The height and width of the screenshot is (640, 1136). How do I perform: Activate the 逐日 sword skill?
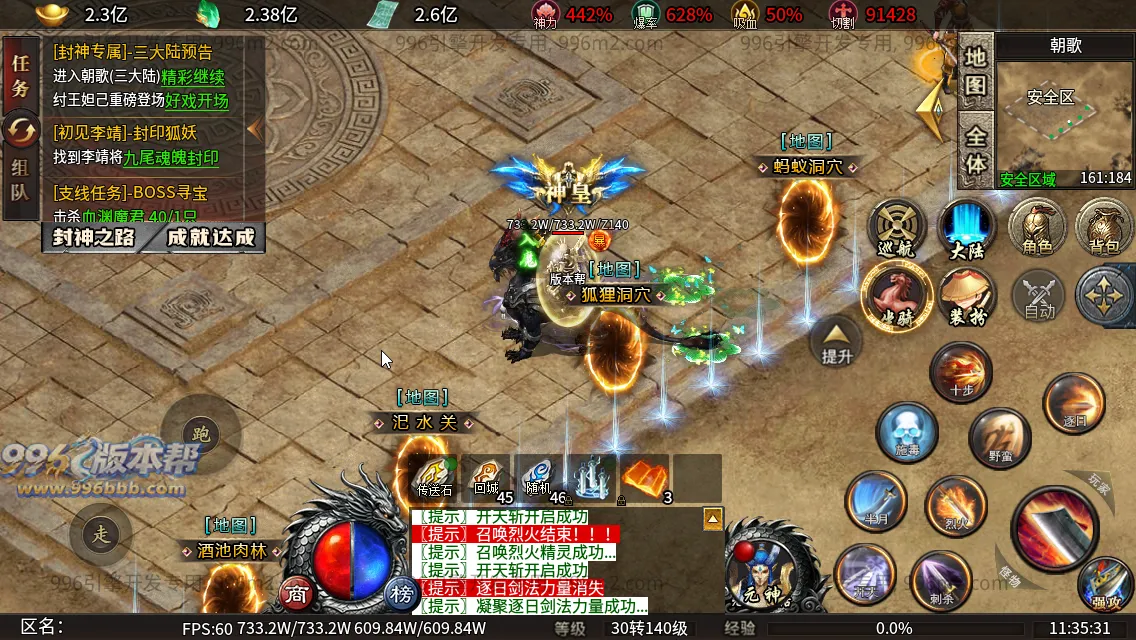pyautogui.click(x=1073, y=403)
